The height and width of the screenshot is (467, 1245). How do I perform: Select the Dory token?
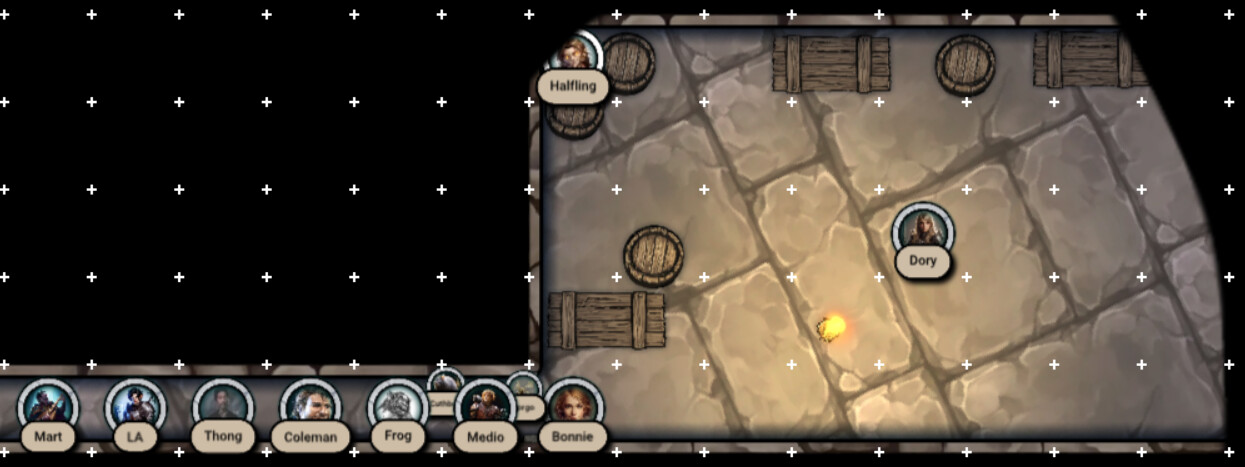click(922, 231)
